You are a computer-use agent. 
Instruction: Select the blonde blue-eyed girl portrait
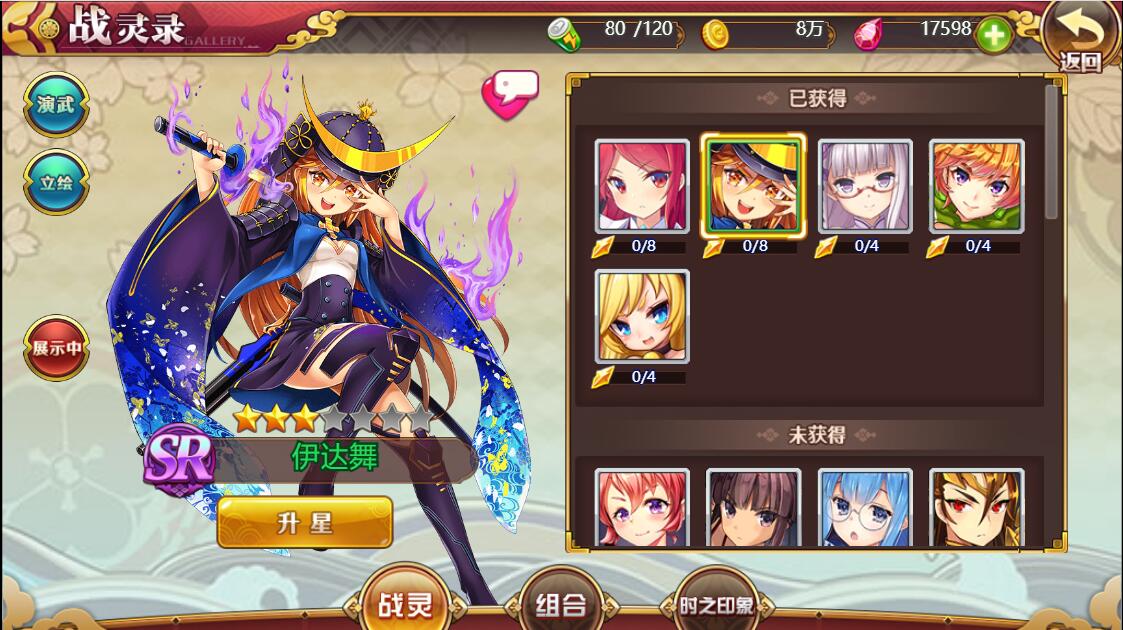(x=642, y=316)
